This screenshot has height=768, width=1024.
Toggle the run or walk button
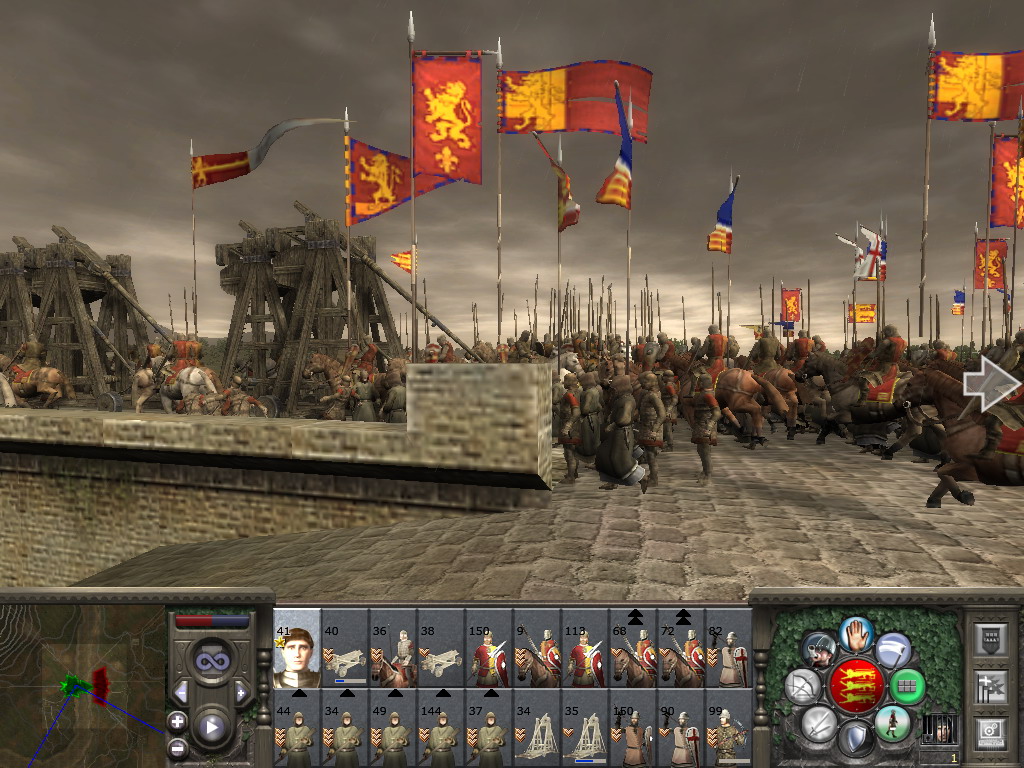[x=893, y=723]
